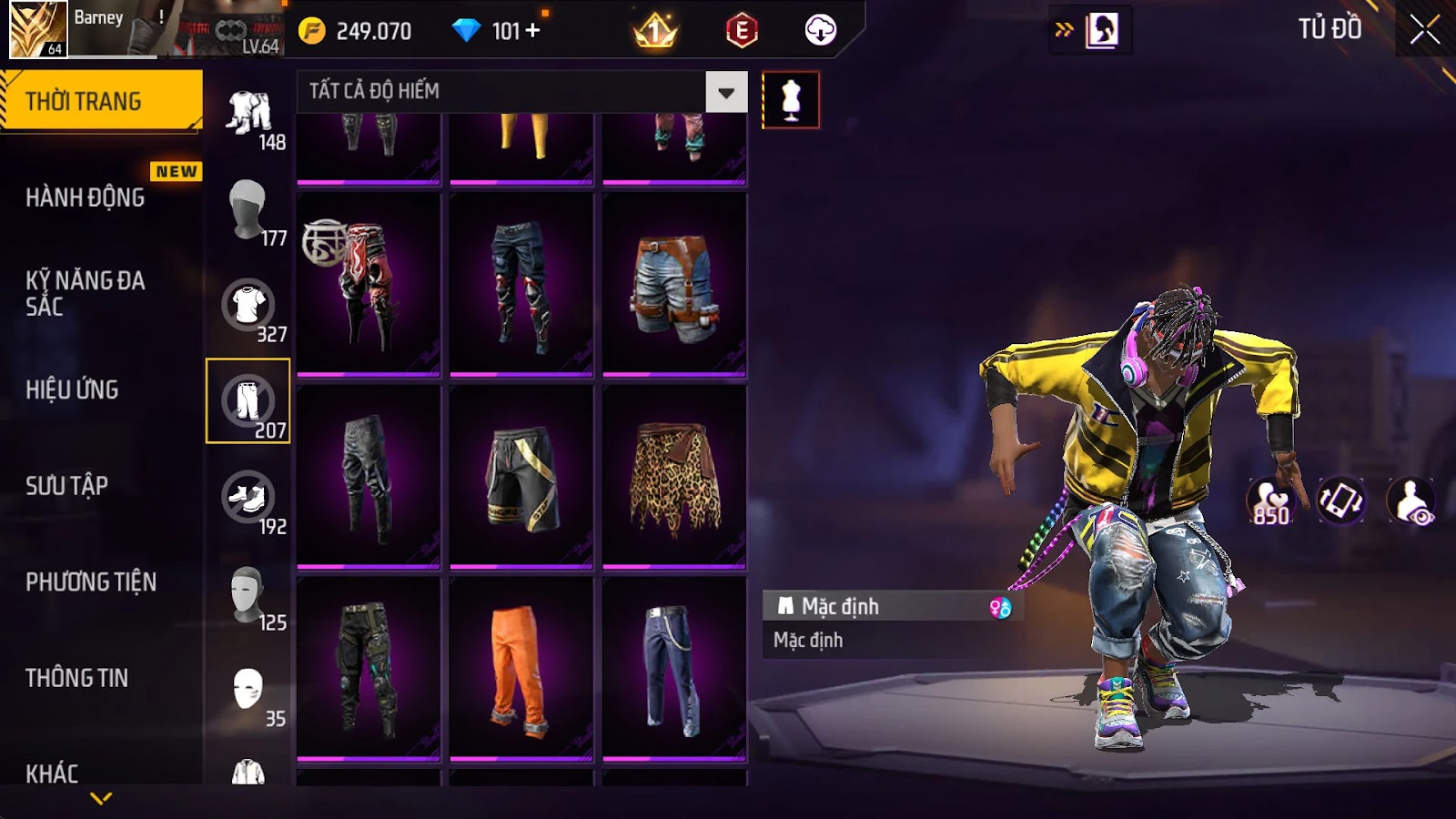Select the leopard print skirt
1456x819 pixels.
pyautogui.click(x=674, y=477)
